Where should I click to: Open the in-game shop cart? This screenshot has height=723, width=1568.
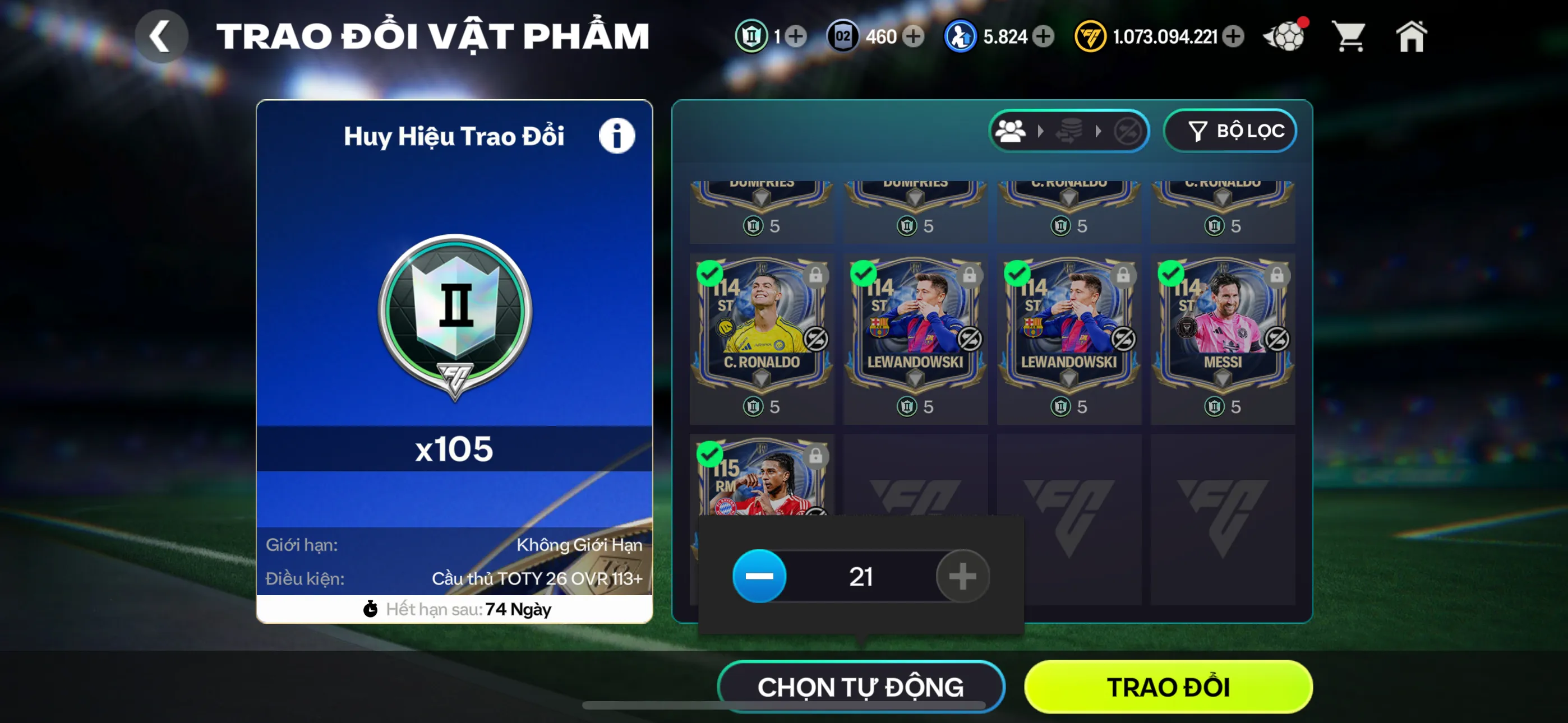1350,36
